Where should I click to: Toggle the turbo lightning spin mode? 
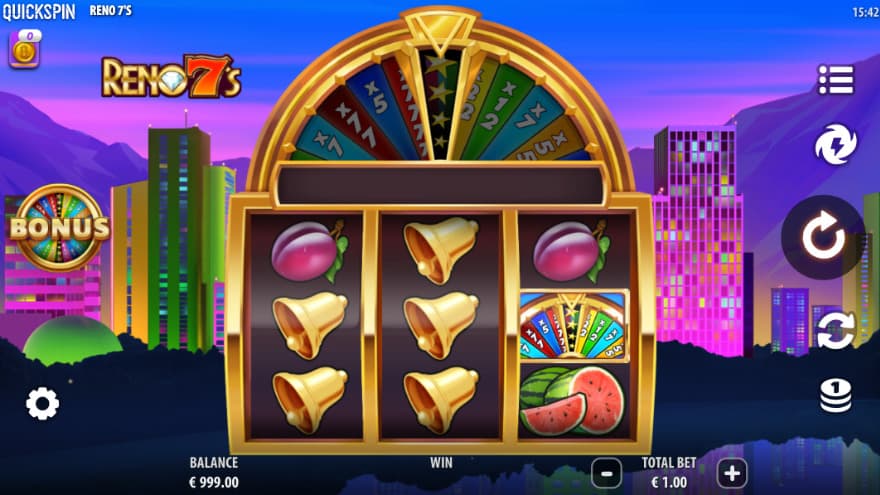pyautogui.click(x=835, y=145)
